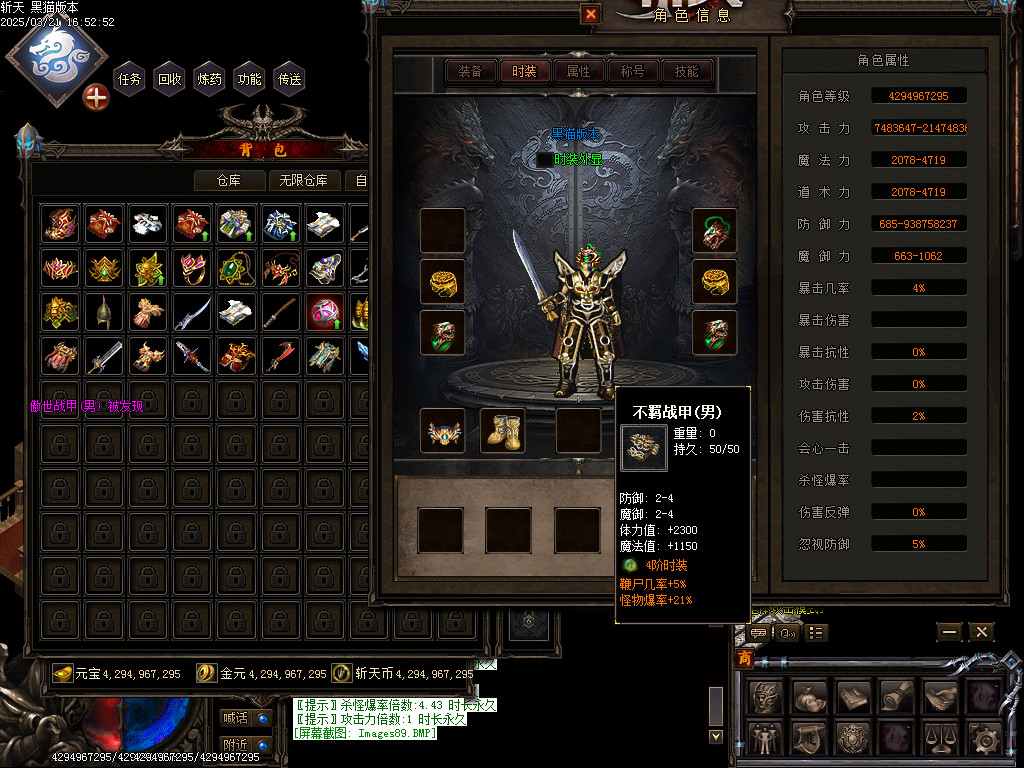Click the red plus button under avatar
This screenshot has width=1024, height=768.
point(95,97)
